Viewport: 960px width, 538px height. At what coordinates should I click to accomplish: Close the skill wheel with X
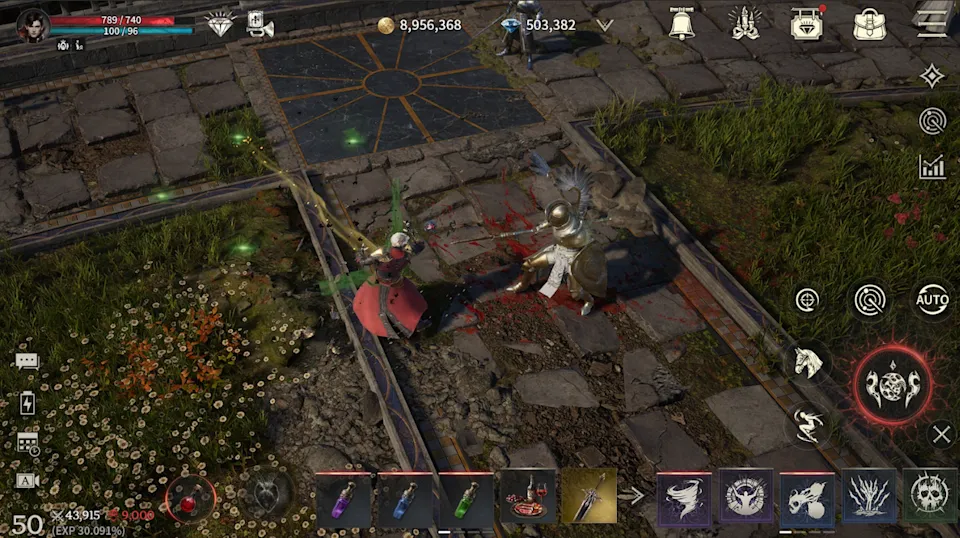click(940, 434)
